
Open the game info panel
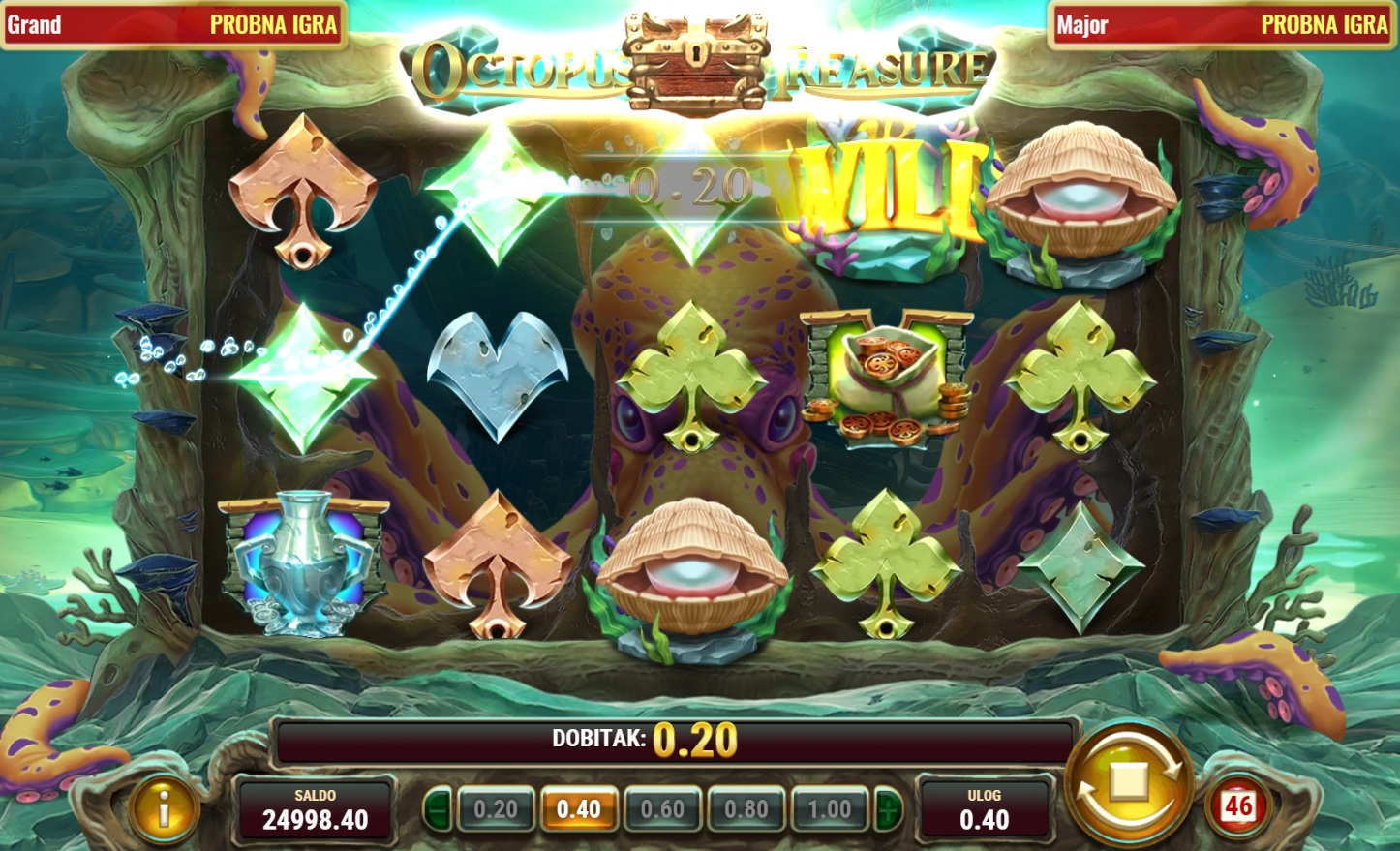tap(164, 807)
